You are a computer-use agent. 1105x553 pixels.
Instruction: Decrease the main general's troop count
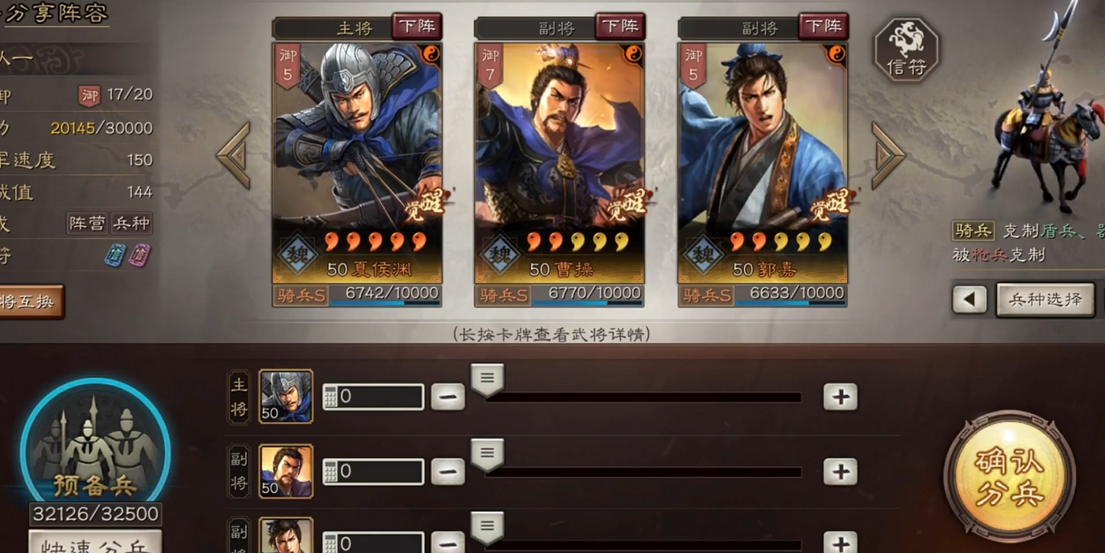point(448,397)
